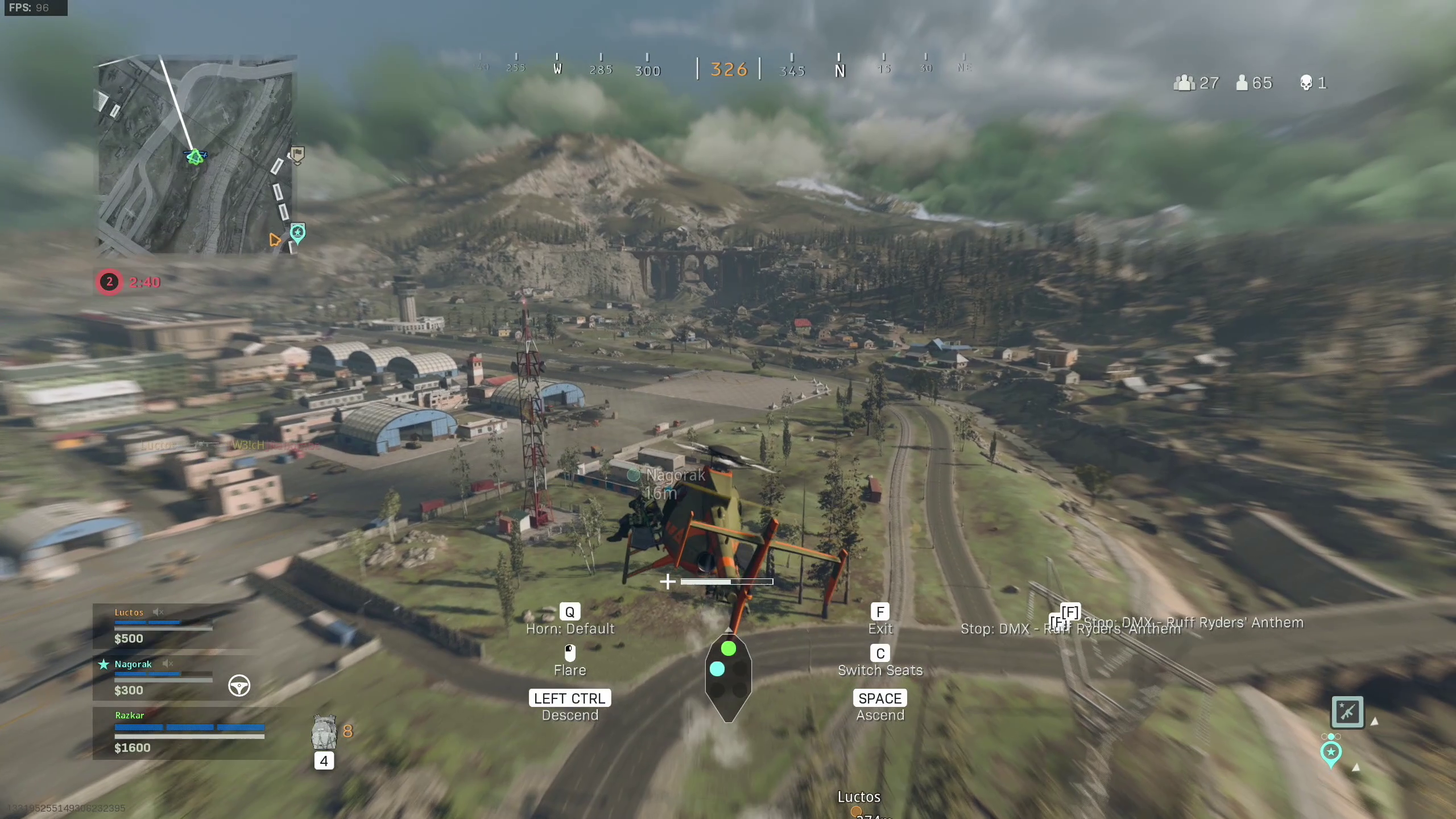Click the teal contract marker on minimap
This screenshot has width=1456, height=819.
tap(297, 232)
